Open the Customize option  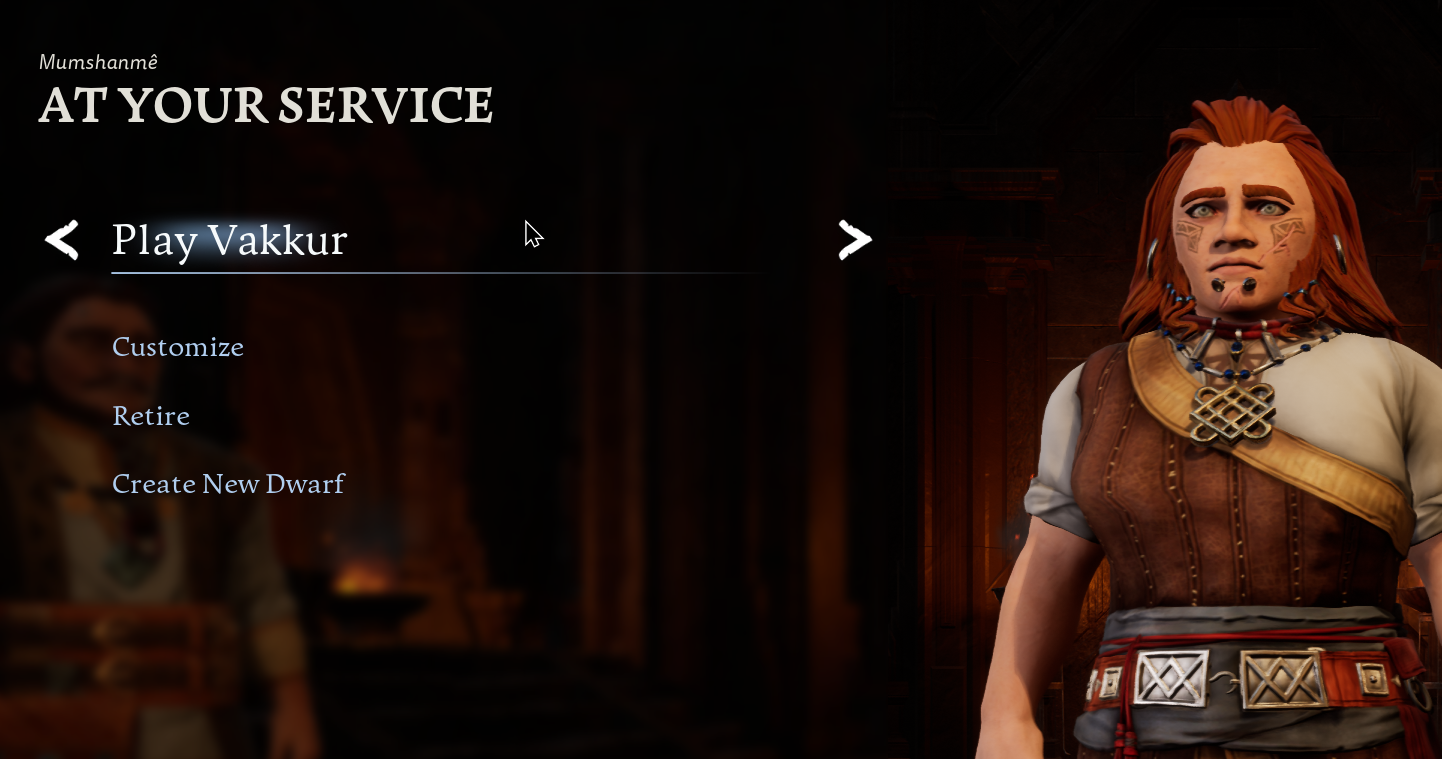(178, 347)
